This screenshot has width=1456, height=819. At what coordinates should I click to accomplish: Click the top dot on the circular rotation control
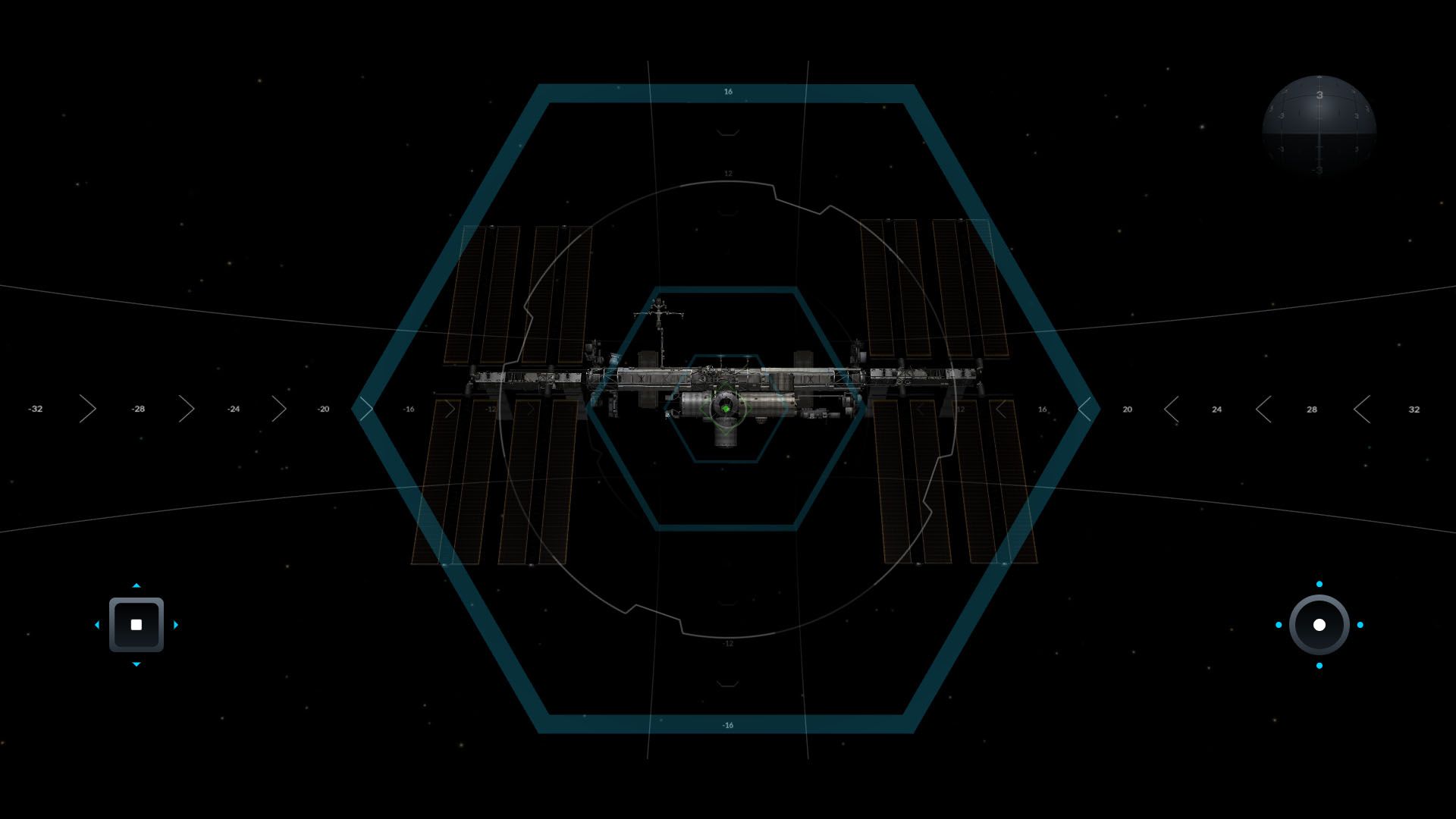[1319, 584]
